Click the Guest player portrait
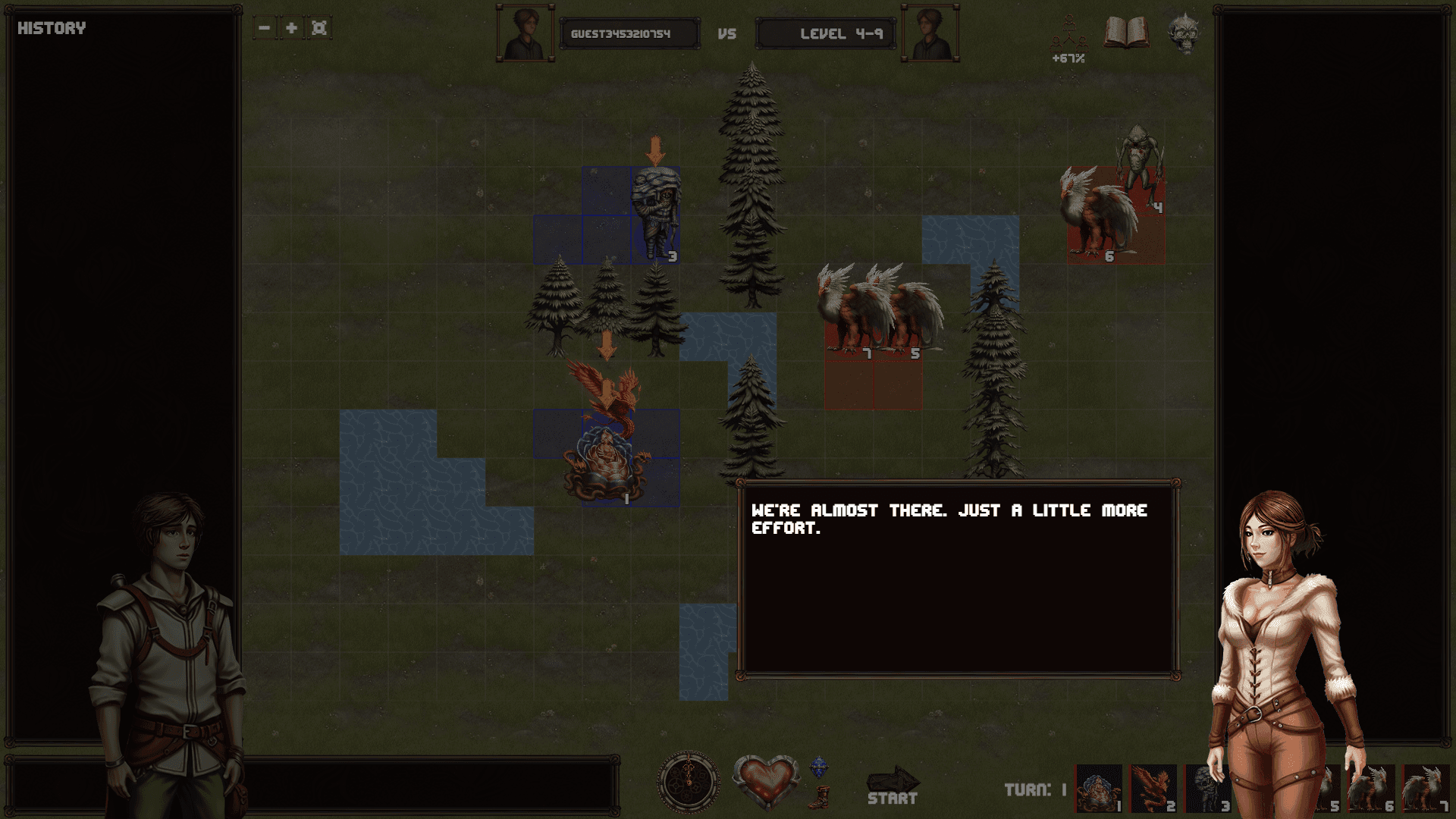This screenshot has height=819, width=1456. pyautogui.click(x=525, y=34)
